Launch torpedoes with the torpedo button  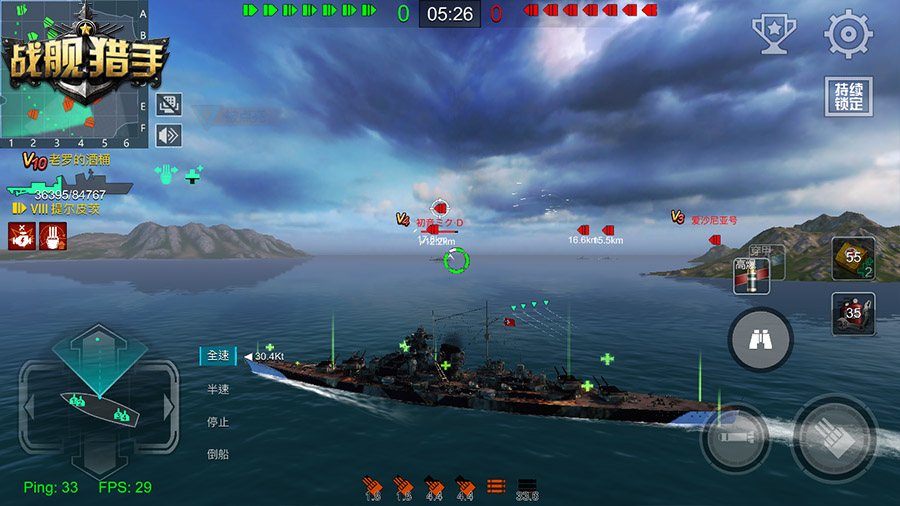click(x=733, y=437)
